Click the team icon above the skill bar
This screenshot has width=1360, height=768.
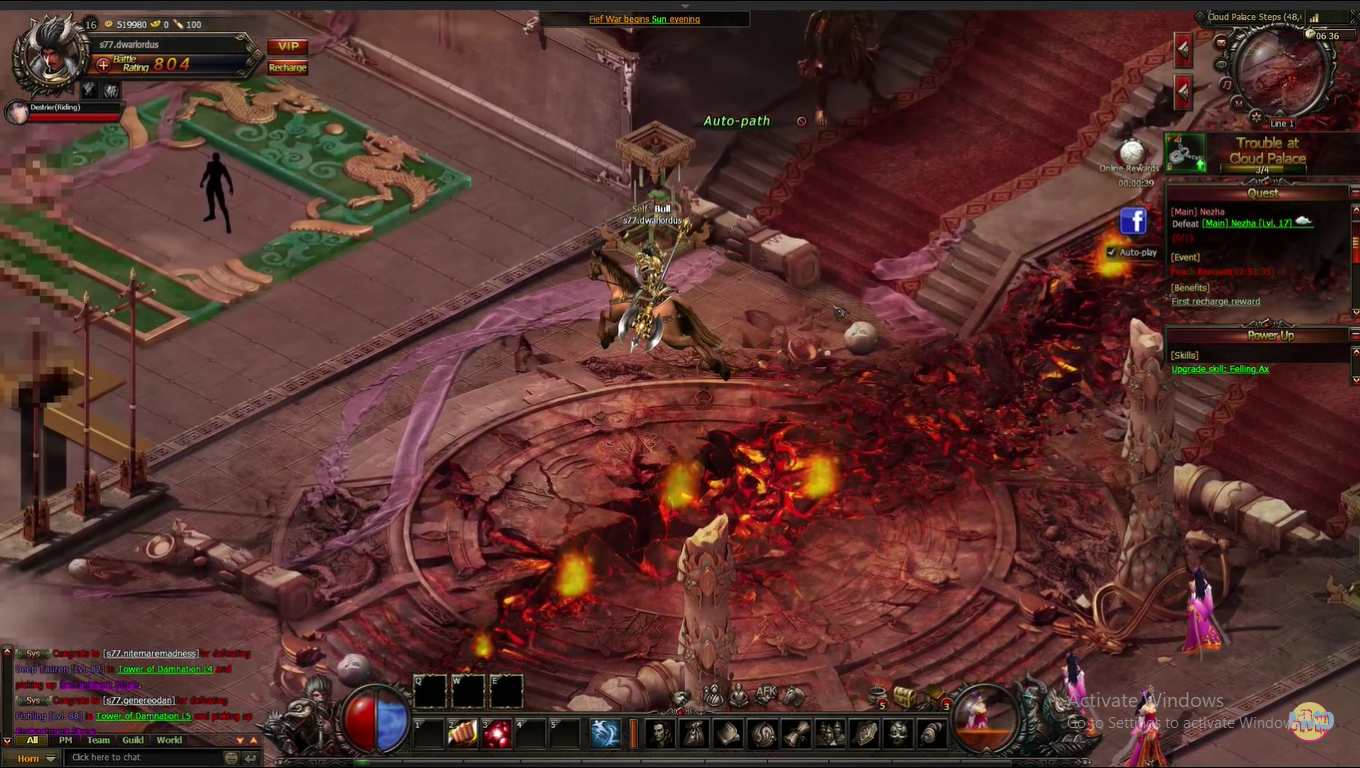click(x=712, y=694)
